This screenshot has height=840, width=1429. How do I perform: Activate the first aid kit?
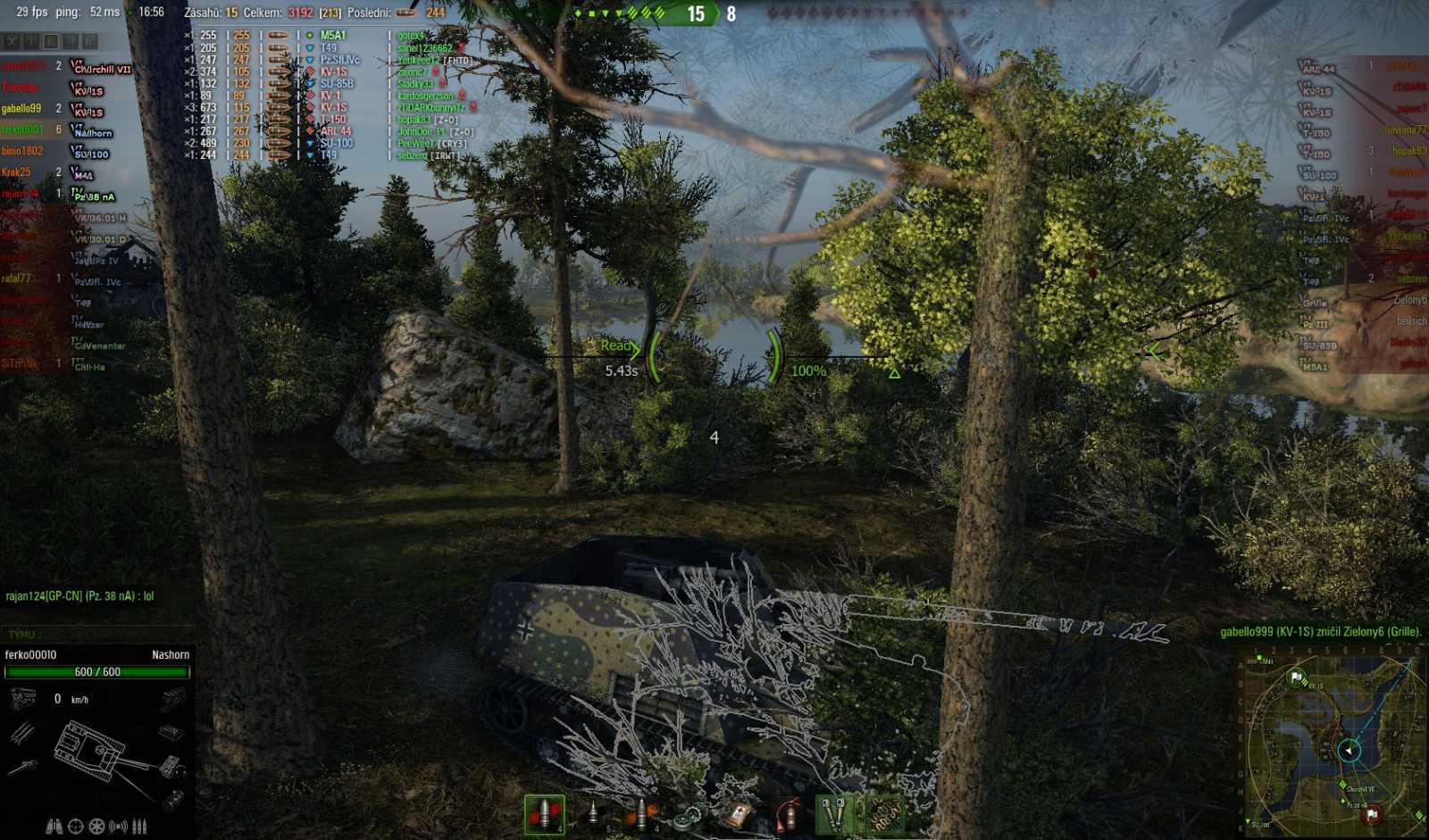pyautogui.click(x=740, y=812)
